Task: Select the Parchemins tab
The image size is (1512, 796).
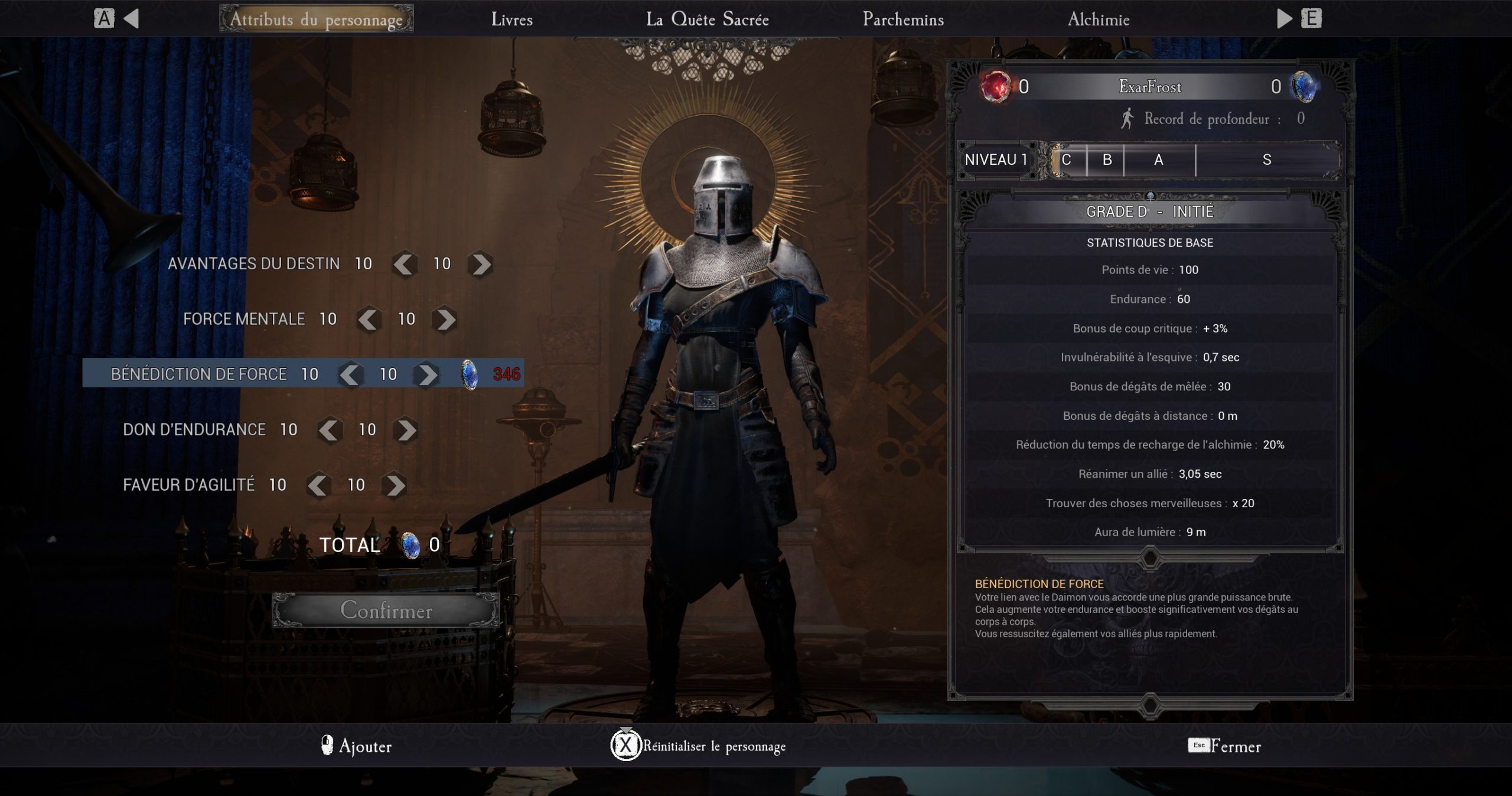Action: (x=902, y=19)
